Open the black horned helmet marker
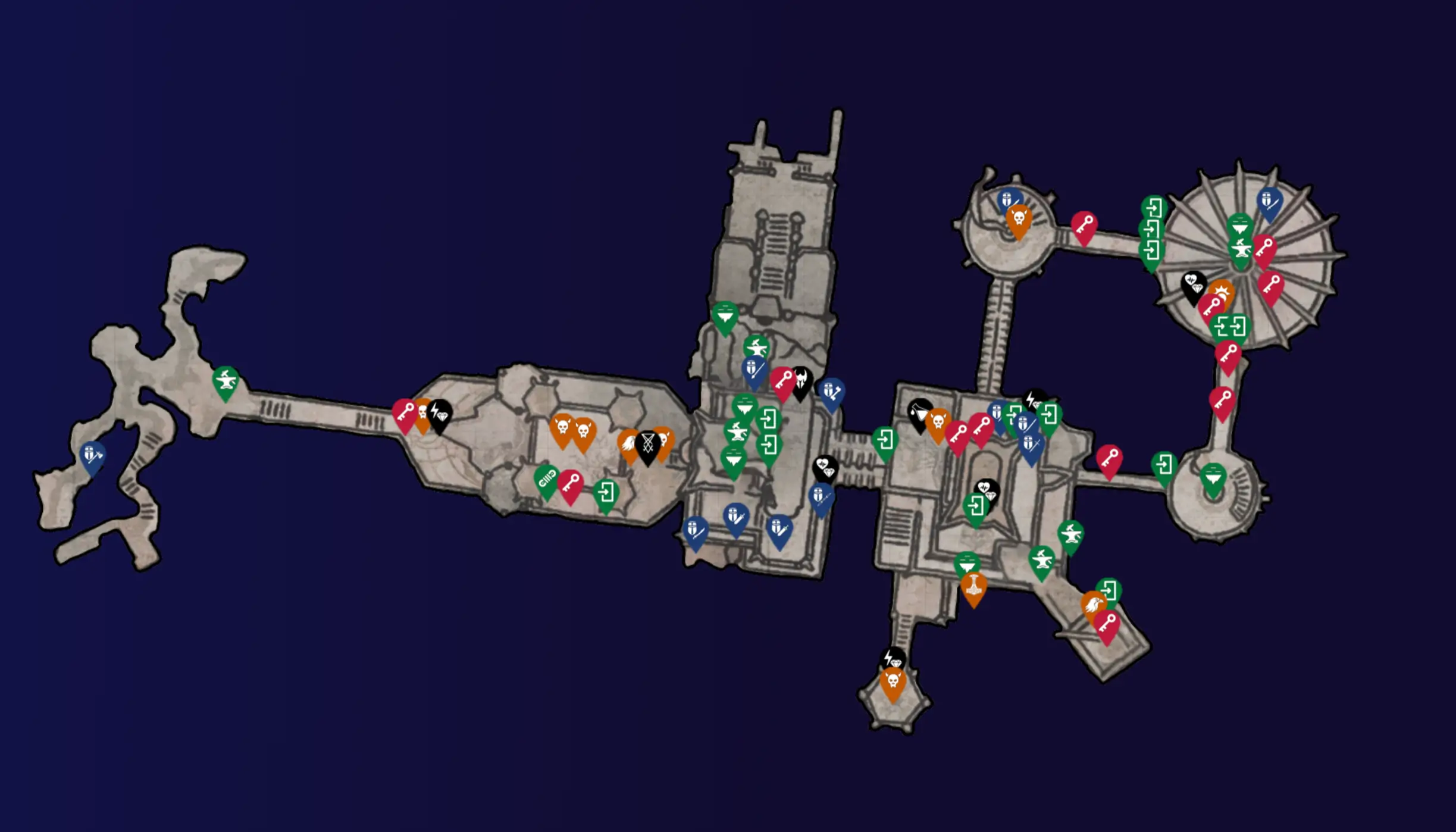Viewport: 1456px width, 832px height. point(801,380)
